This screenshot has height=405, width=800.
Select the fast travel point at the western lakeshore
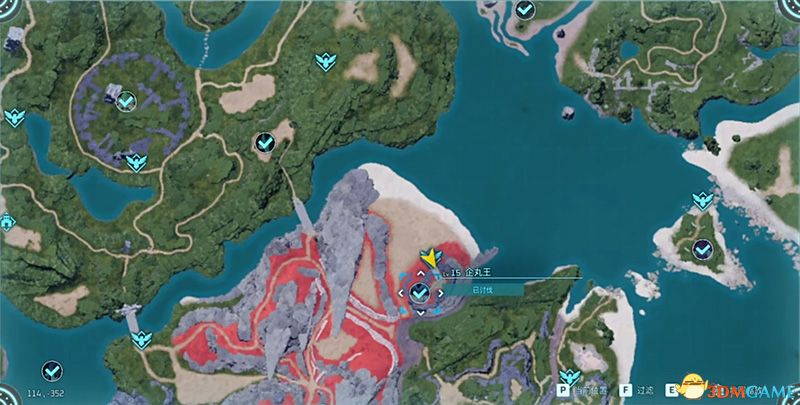14,118
